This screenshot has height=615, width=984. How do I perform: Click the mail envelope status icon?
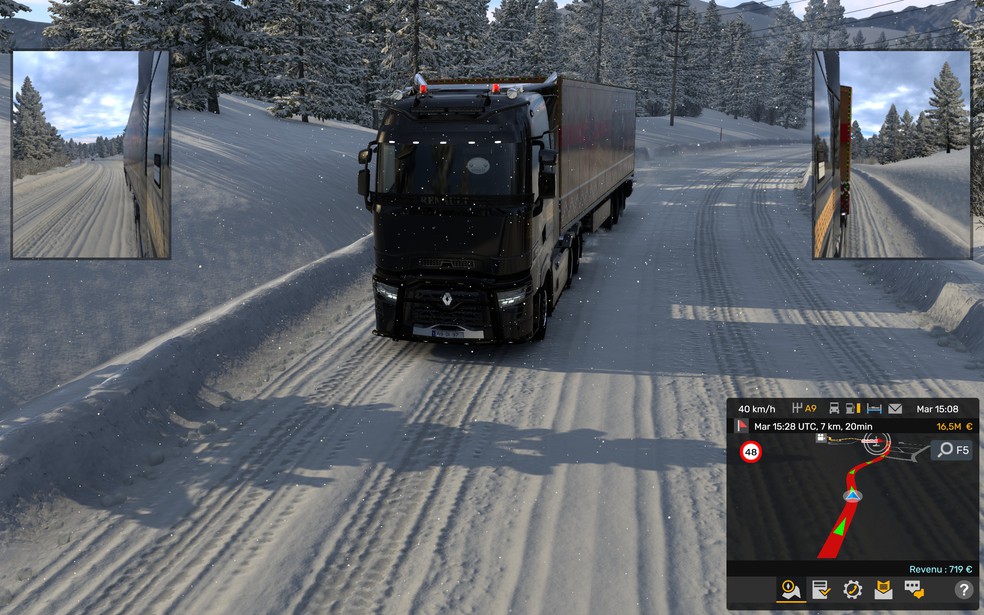click(895, 408)
